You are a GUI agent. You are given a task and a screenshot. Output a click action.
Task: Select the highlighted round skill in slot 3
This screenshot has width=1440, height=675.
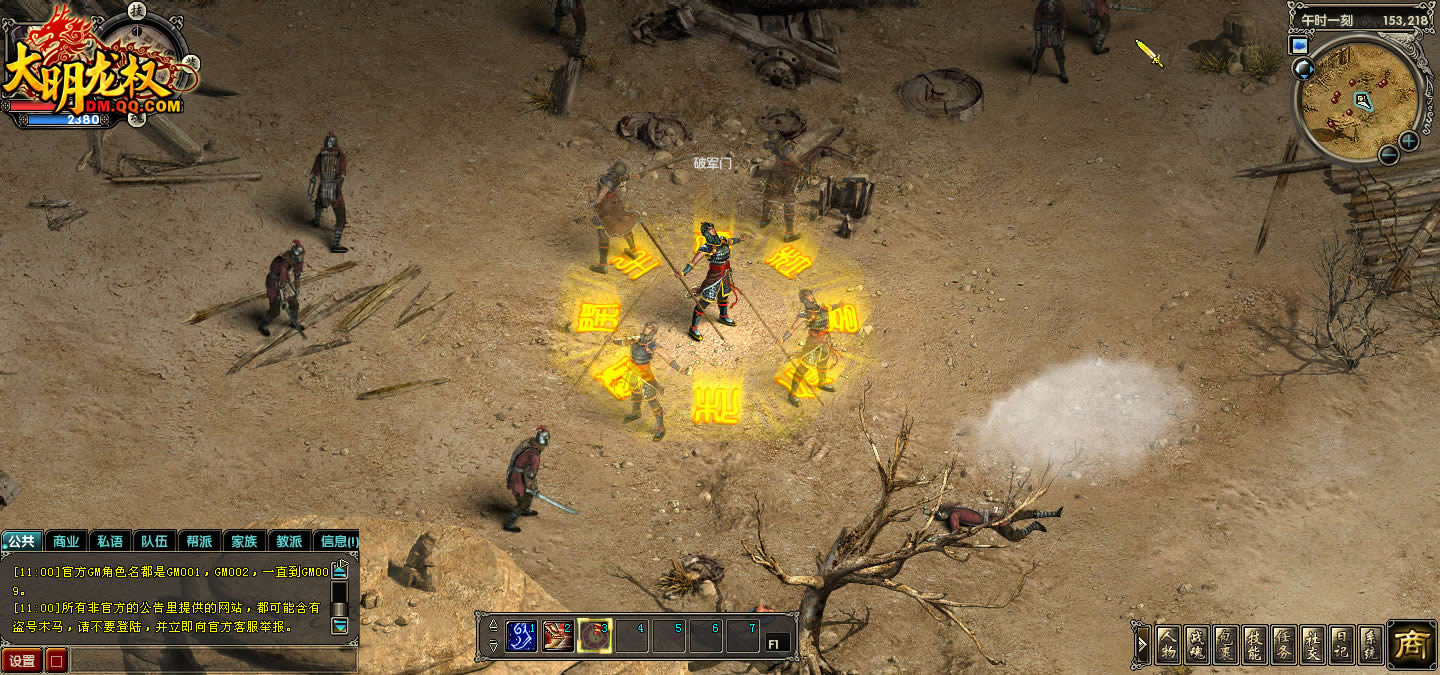point(594,636)
